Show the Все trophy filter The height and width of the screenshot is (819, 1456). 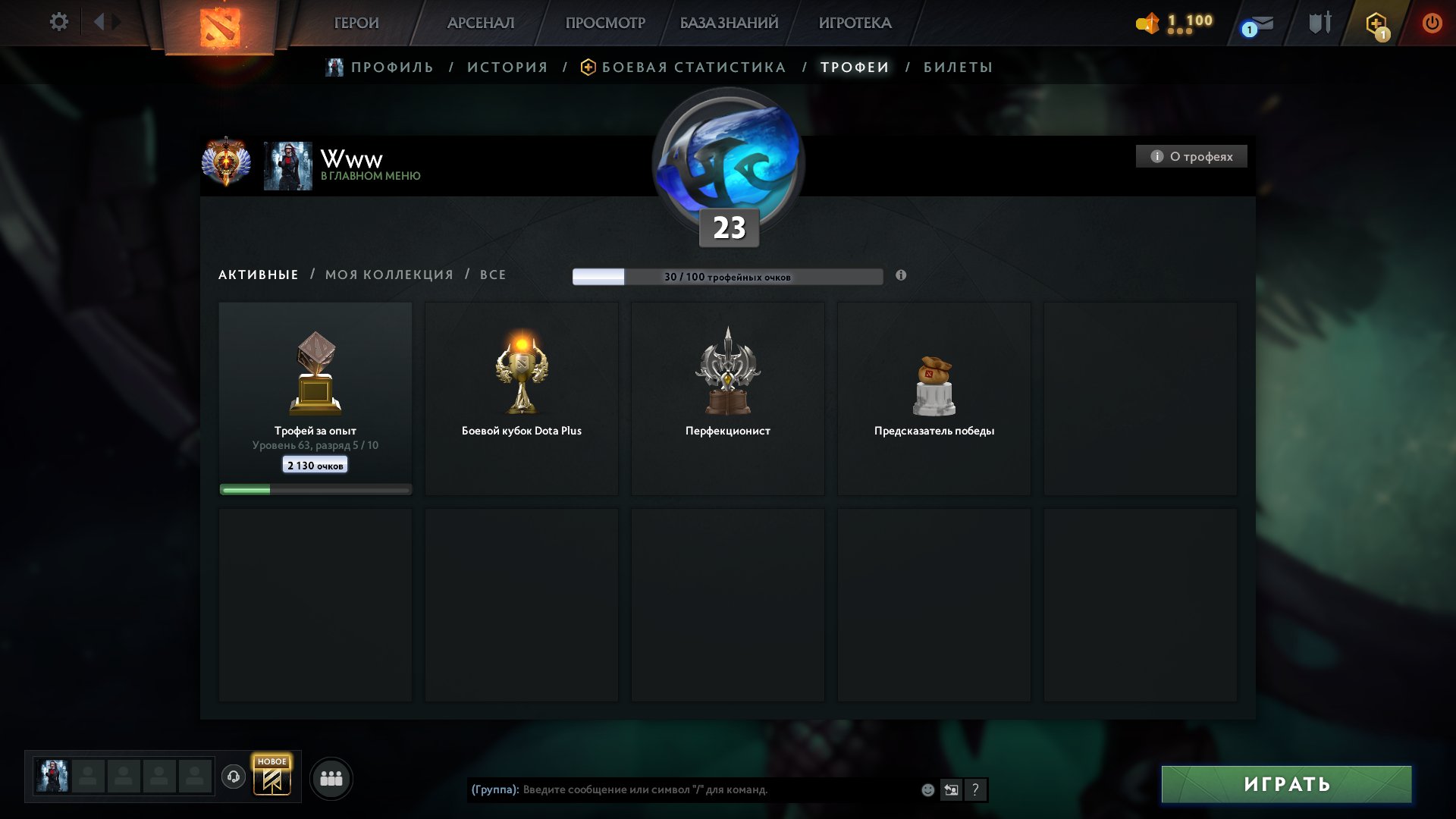point(493,275)
